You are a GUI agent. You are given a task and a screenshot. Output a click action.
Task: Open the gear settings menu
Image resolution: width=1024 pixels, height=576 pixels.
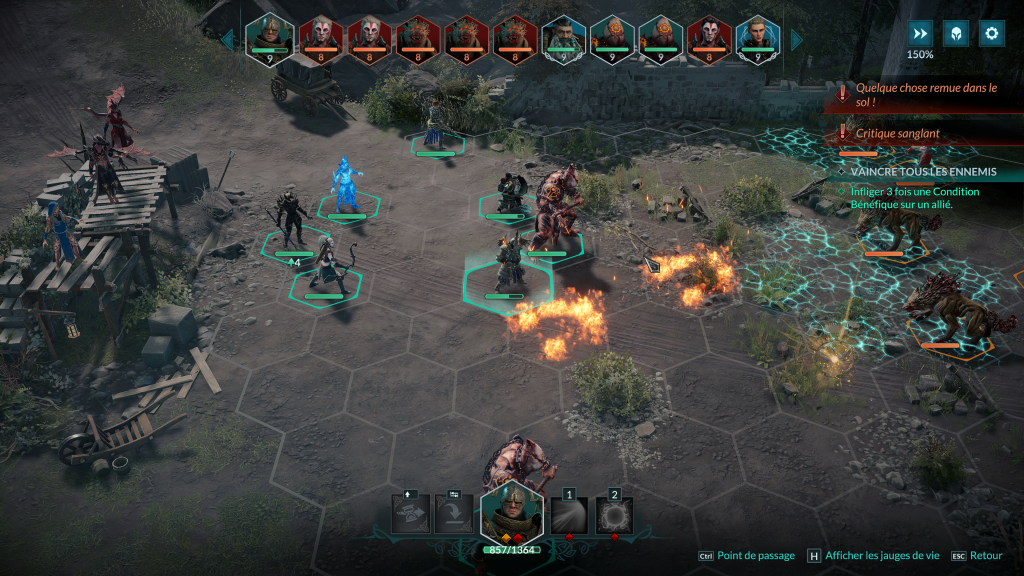991,33
